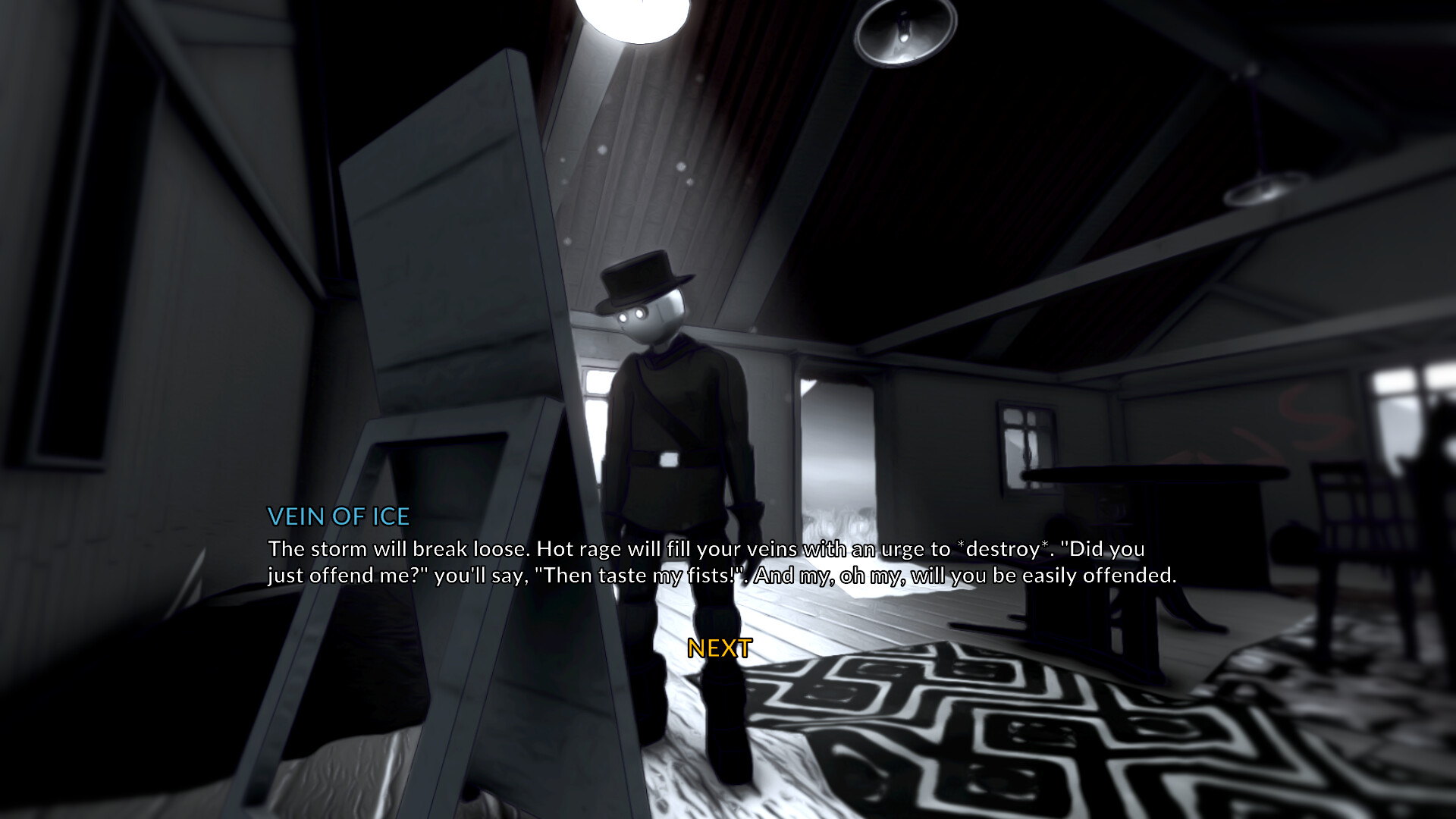Image resolution: width=1456 pixels, height=819 pixels.
Task: Click the trait description text
Action: pos(720,561)
